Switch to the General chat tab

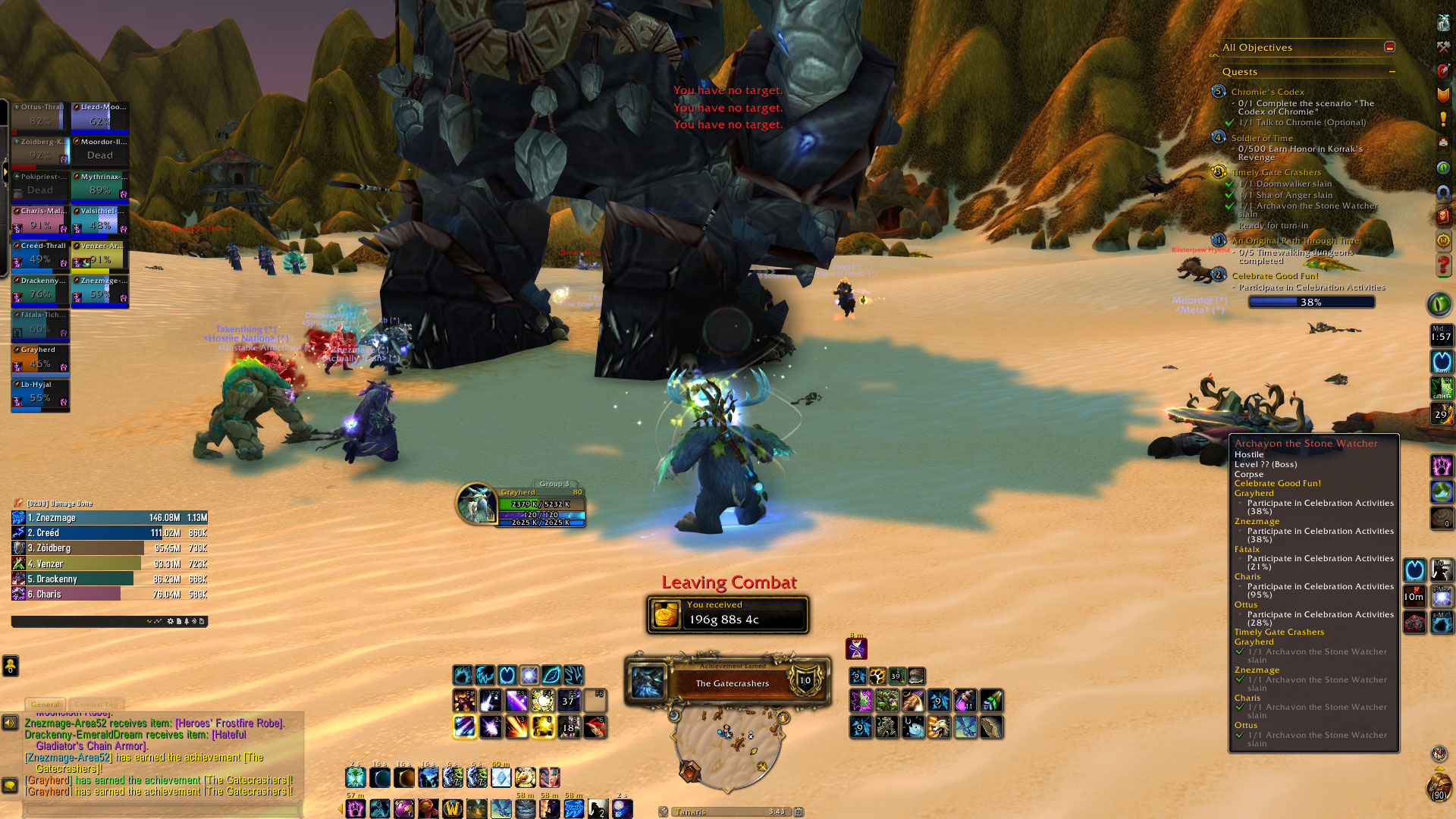45,704
